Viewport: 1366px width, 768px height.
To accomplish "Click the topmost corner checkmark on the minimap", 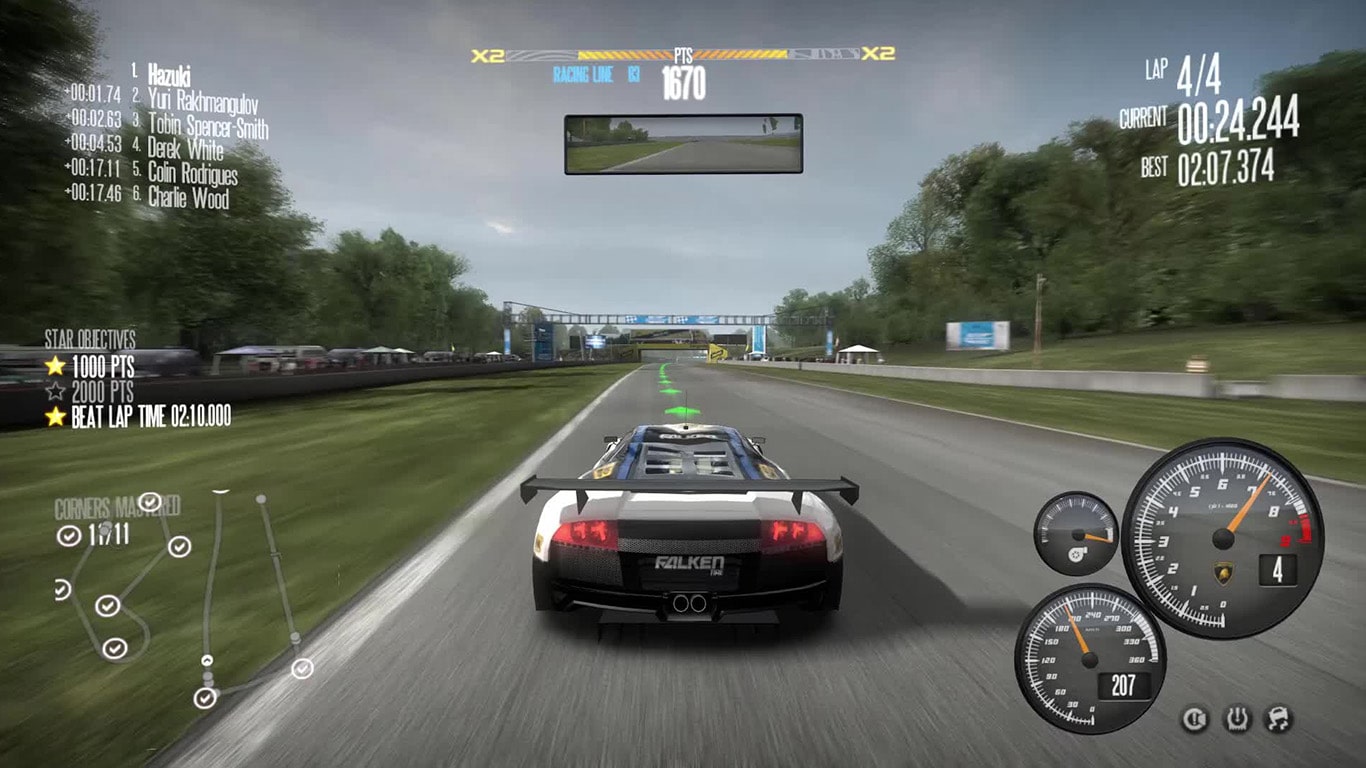I will pyautogui.click(x=149, y=502).
